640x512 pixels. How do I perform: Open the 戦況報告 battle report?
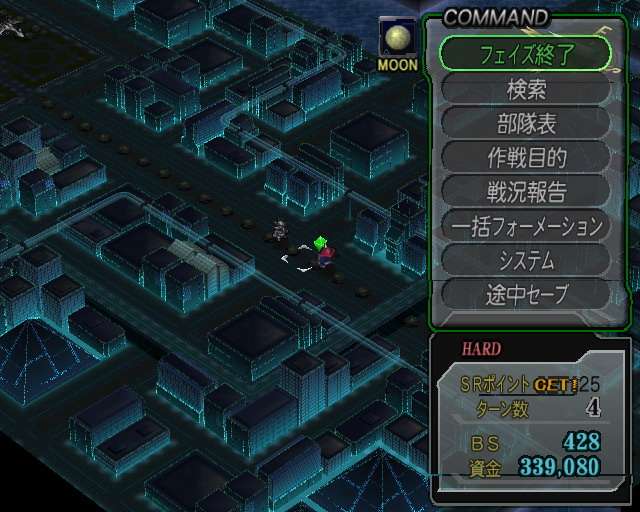tap(525, 191)
